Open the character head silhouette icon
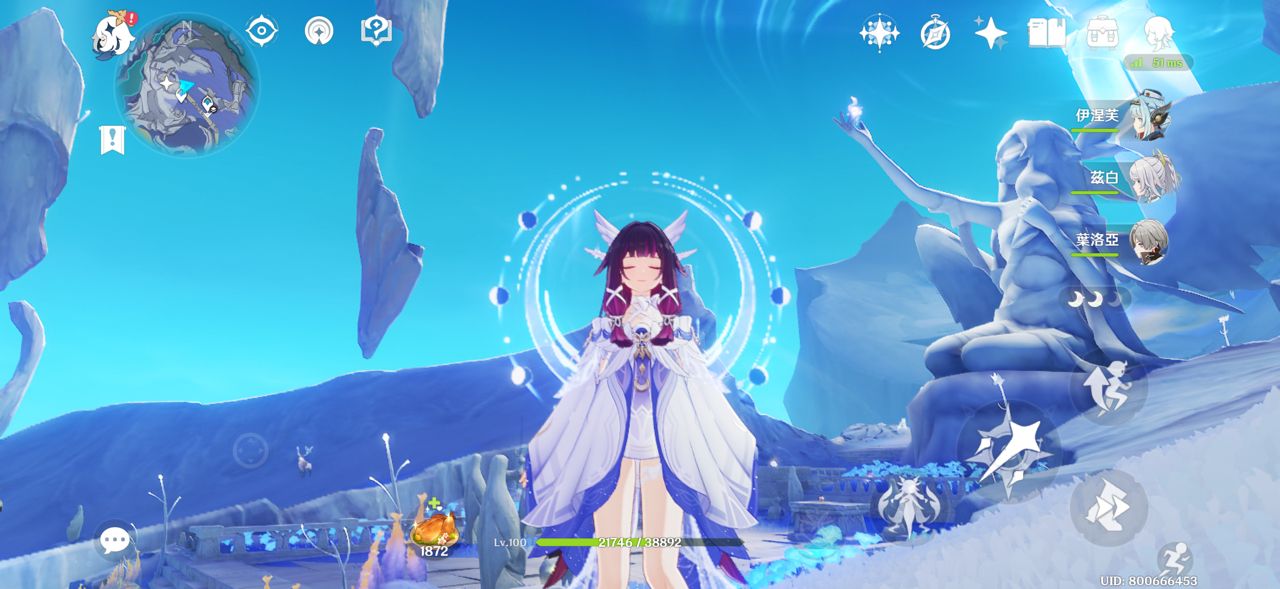1280x589 pixels. pos(1158,33)
